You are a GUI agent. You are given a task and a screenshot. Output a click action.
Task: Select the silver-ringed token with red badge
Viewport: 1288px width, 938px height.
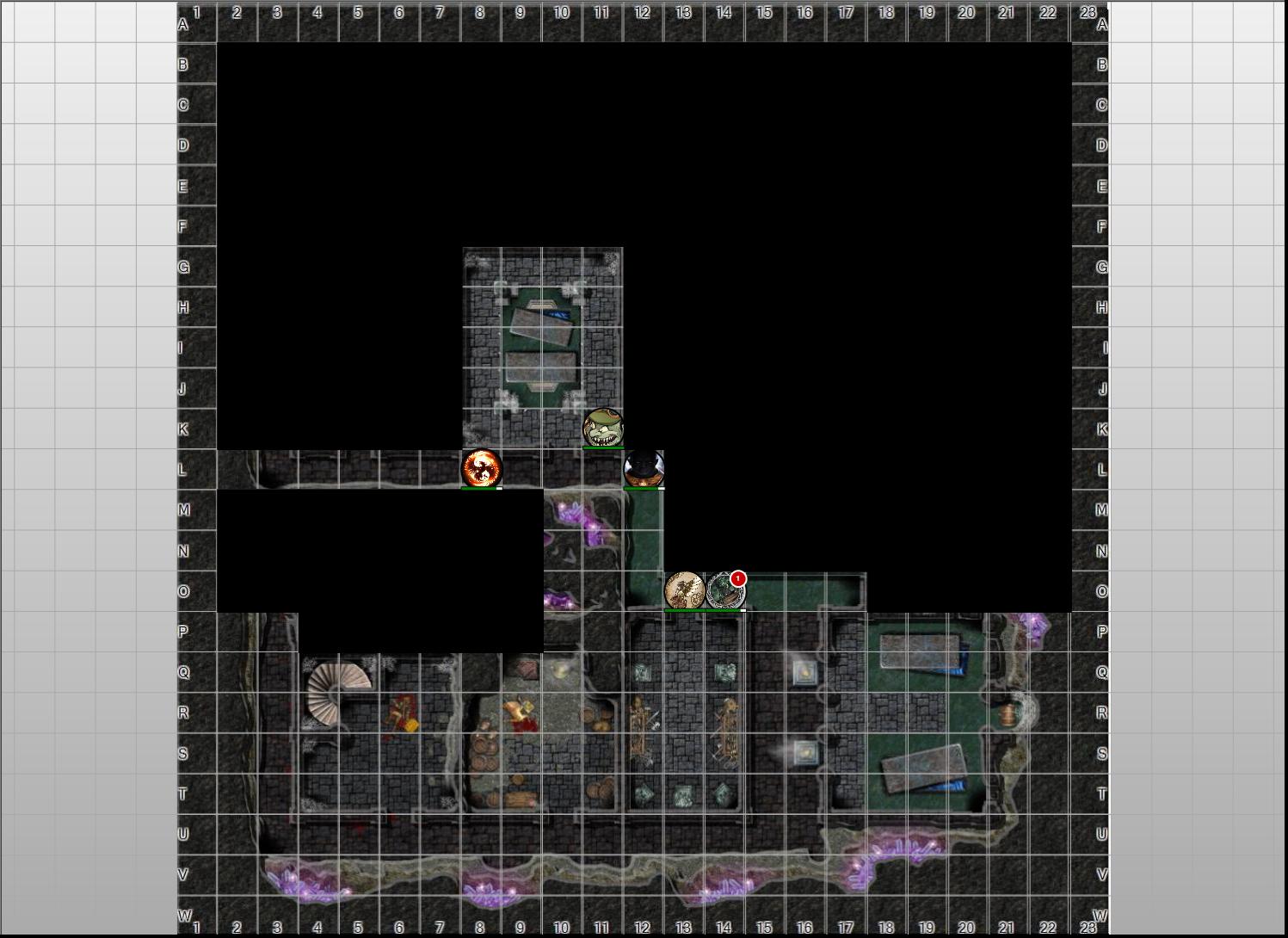pos(724,591)
